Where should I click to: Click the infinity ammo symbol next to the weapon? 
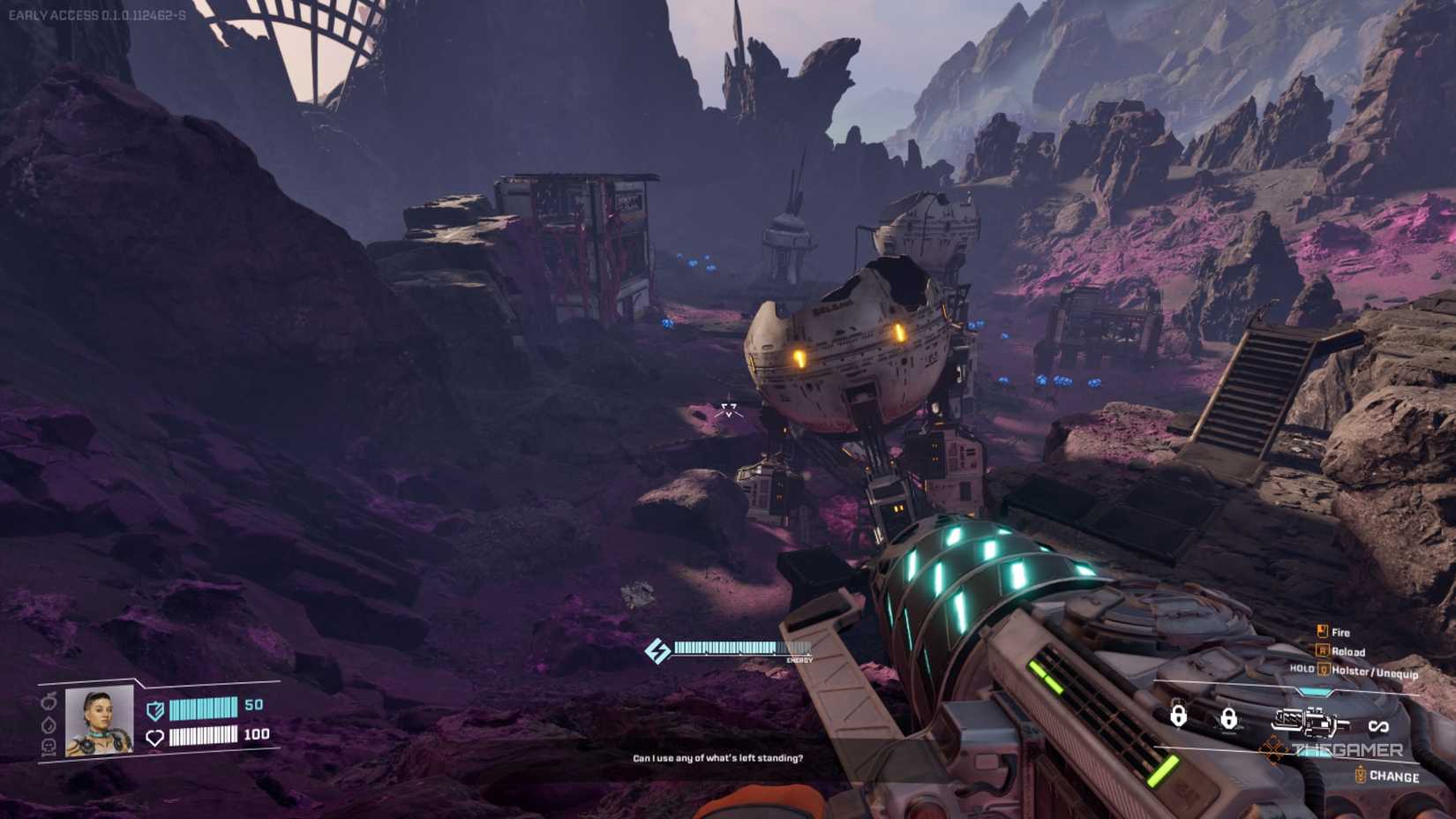[1379, 725]
